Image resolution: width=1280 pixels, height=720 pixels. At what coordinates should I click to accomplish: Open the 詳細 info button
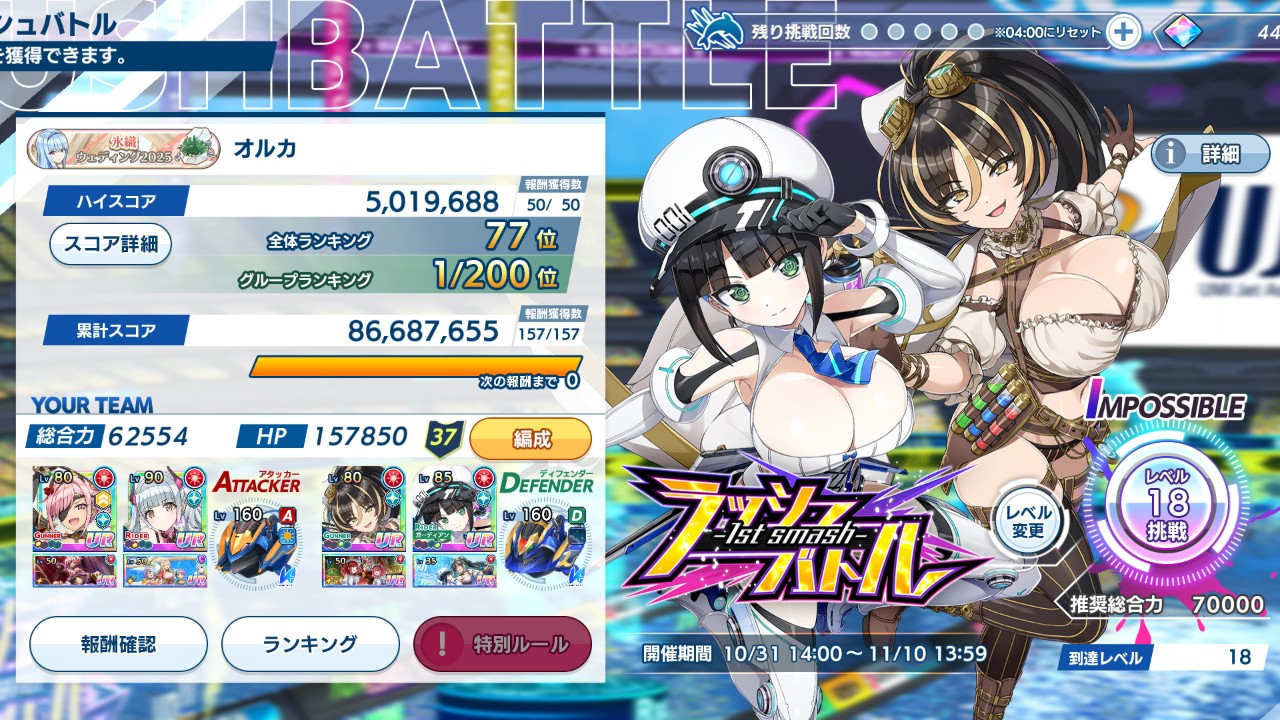(1210, 154)
